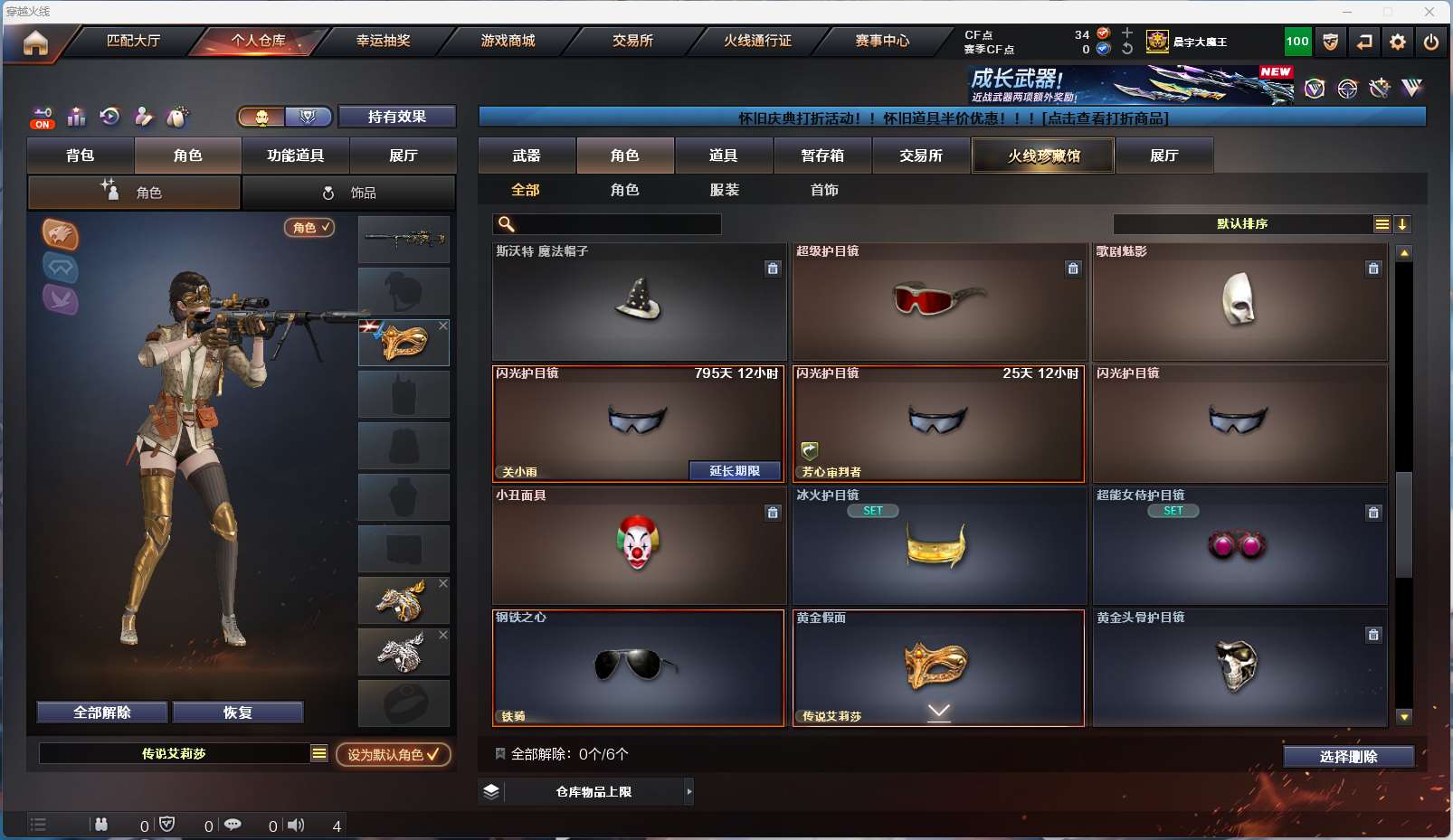This screenshot has height=840, width=1453.
Task: Go to the home screen
Action: pyautogui.click(x=35, y=42)
